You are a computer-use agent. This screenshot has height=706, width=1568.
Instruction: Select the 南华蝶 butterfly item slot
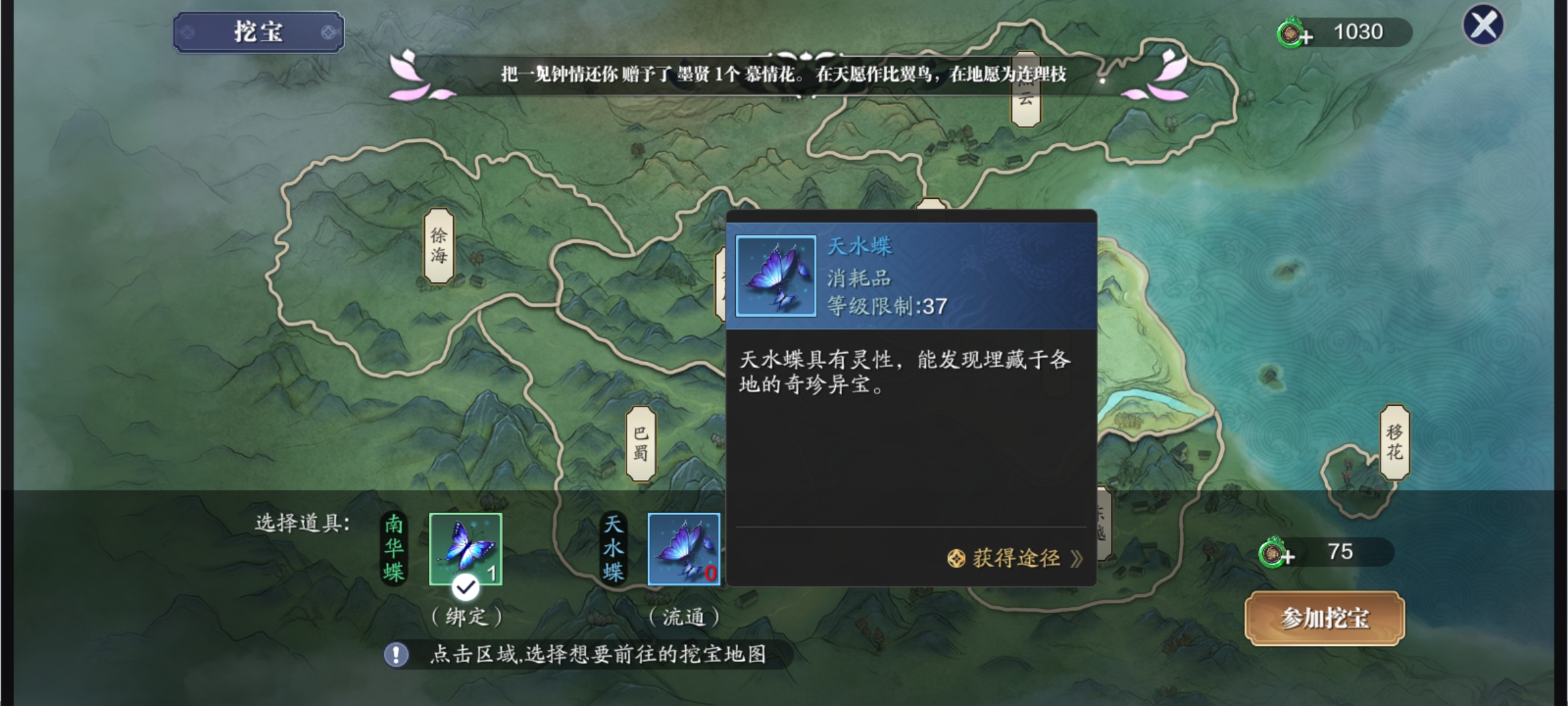pyautogui.click(x=465, y=549)
